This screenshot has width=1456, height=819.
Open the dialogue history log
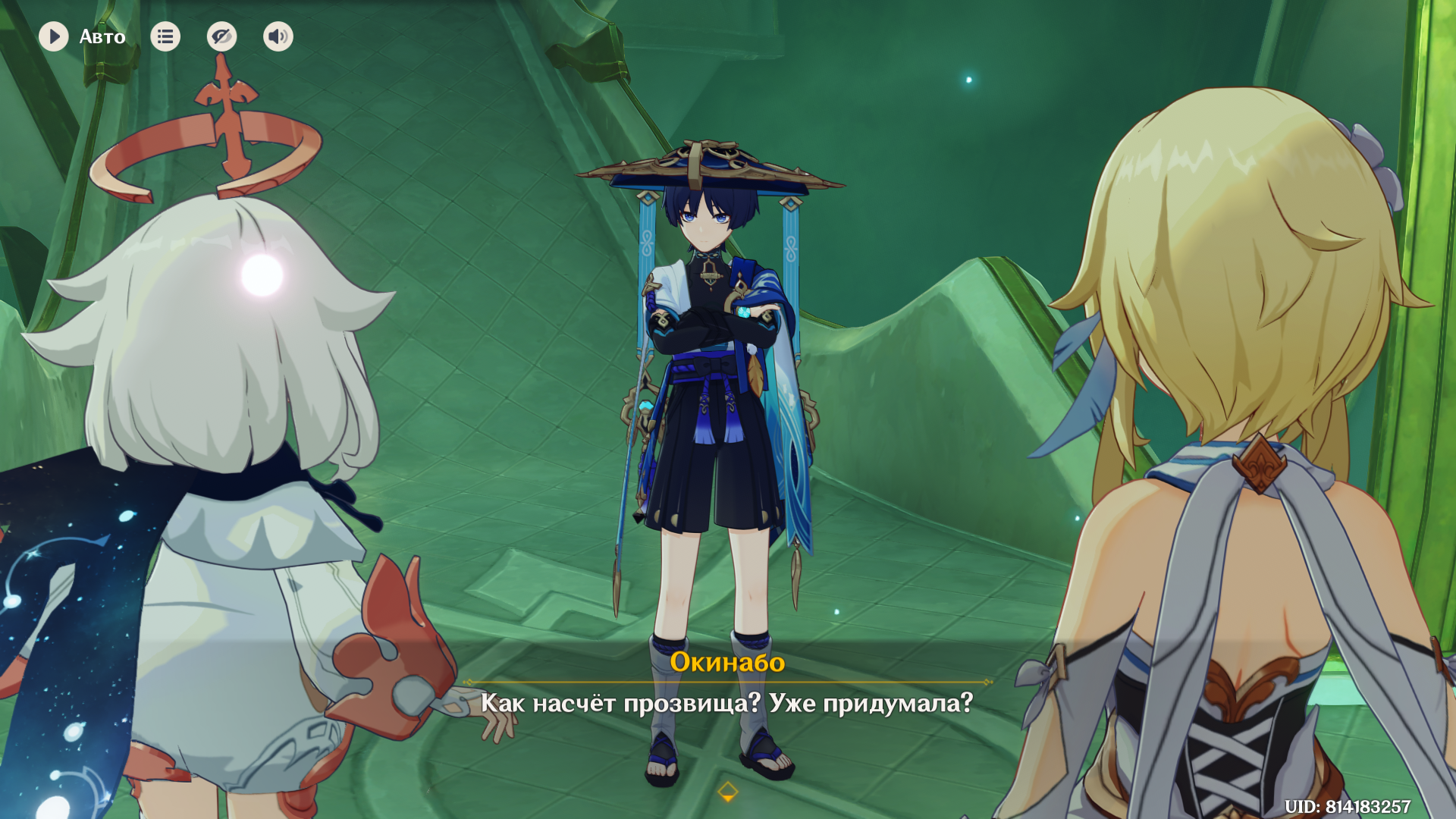(x=165, y=36)
